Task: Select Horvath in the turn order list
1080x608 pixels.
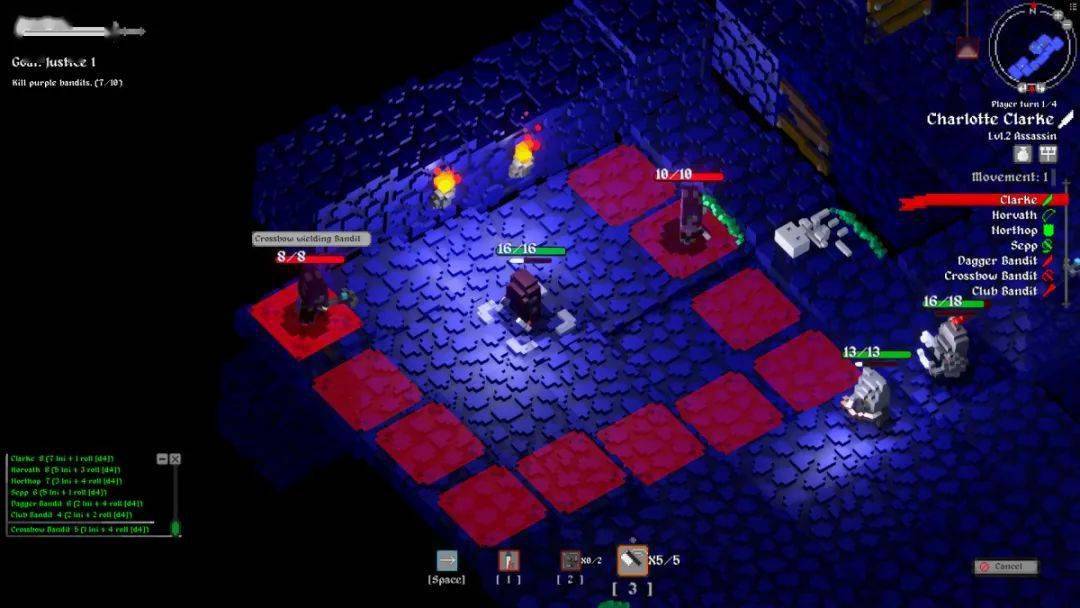Action: coord(1014,215)
